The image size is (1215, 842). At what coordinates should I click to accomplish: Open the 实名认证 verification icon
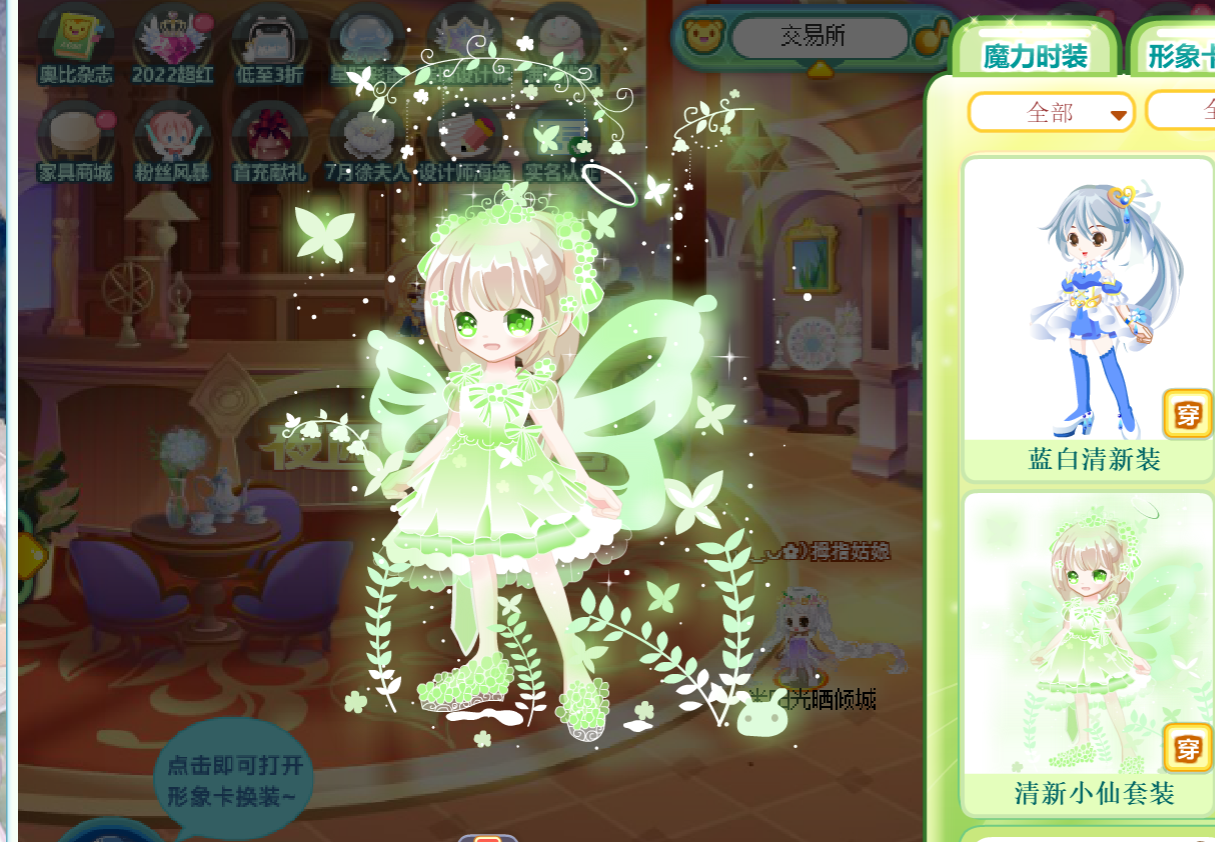coord(560,138)
